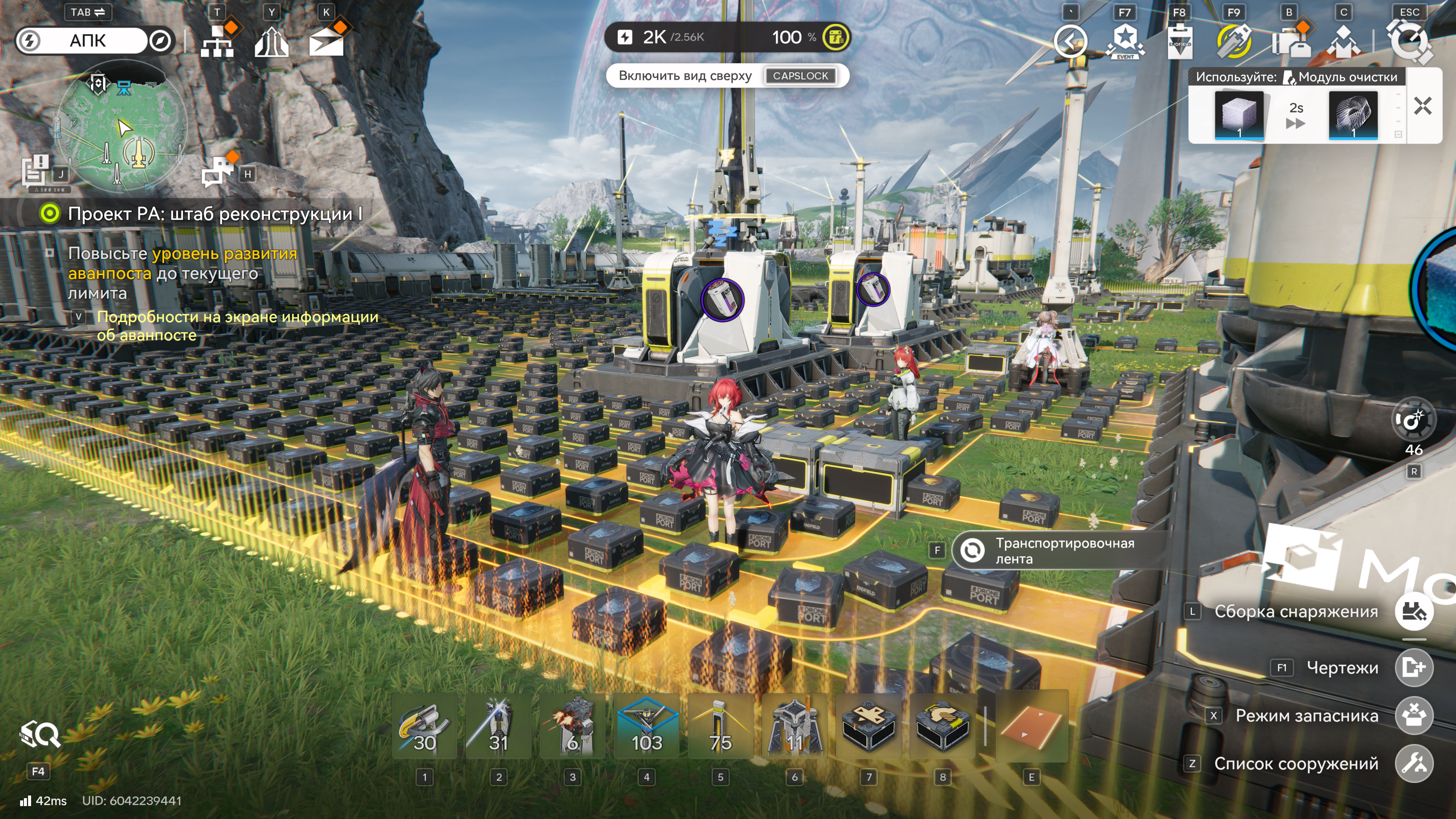Toggle Режим запасника storage mode
Screen dimensions: 1456x819
1414,715
